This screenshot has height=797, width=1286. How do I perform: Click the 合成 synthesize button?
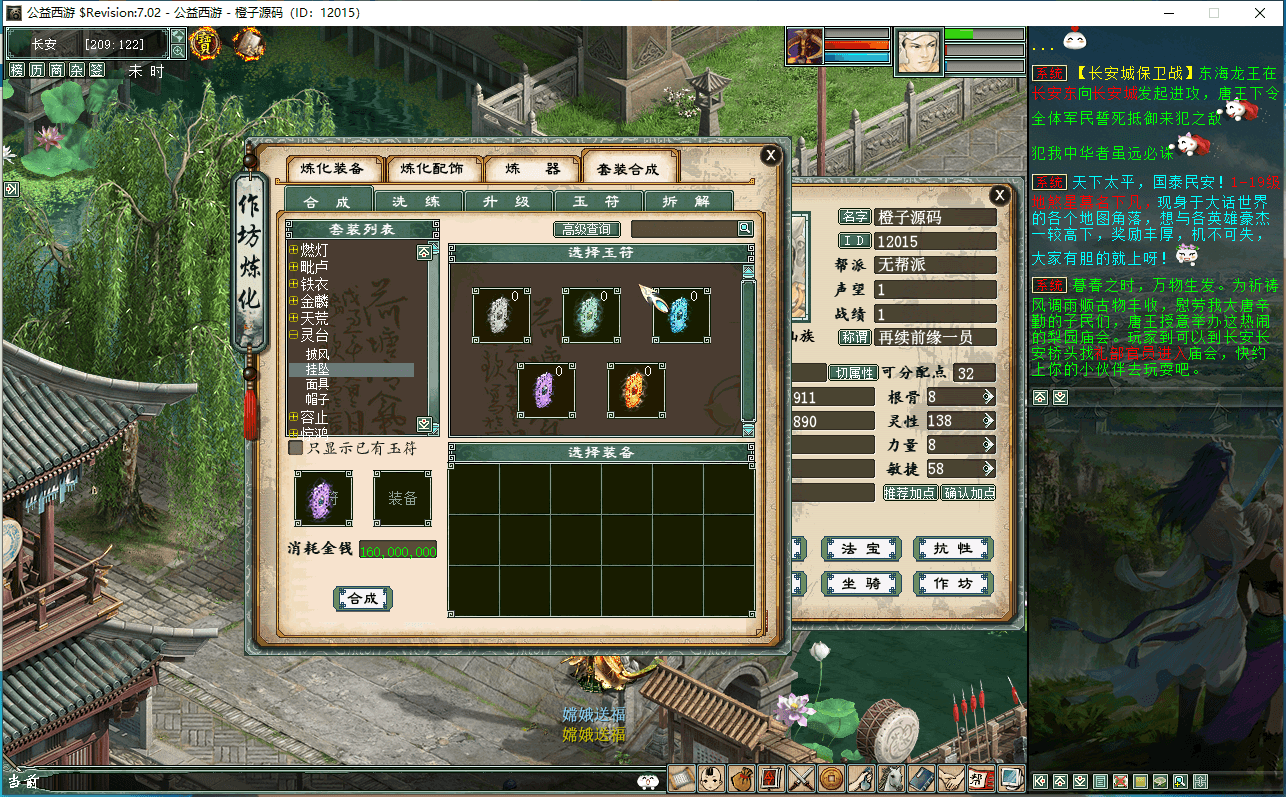pos(362,598)
